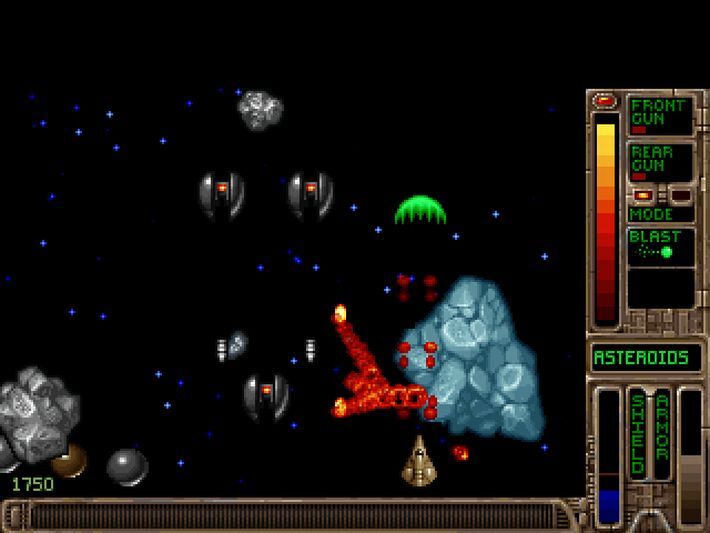Activate the Blast sidekick weapon
Viewport: 710px width, 533px height.
pos(660,246)
